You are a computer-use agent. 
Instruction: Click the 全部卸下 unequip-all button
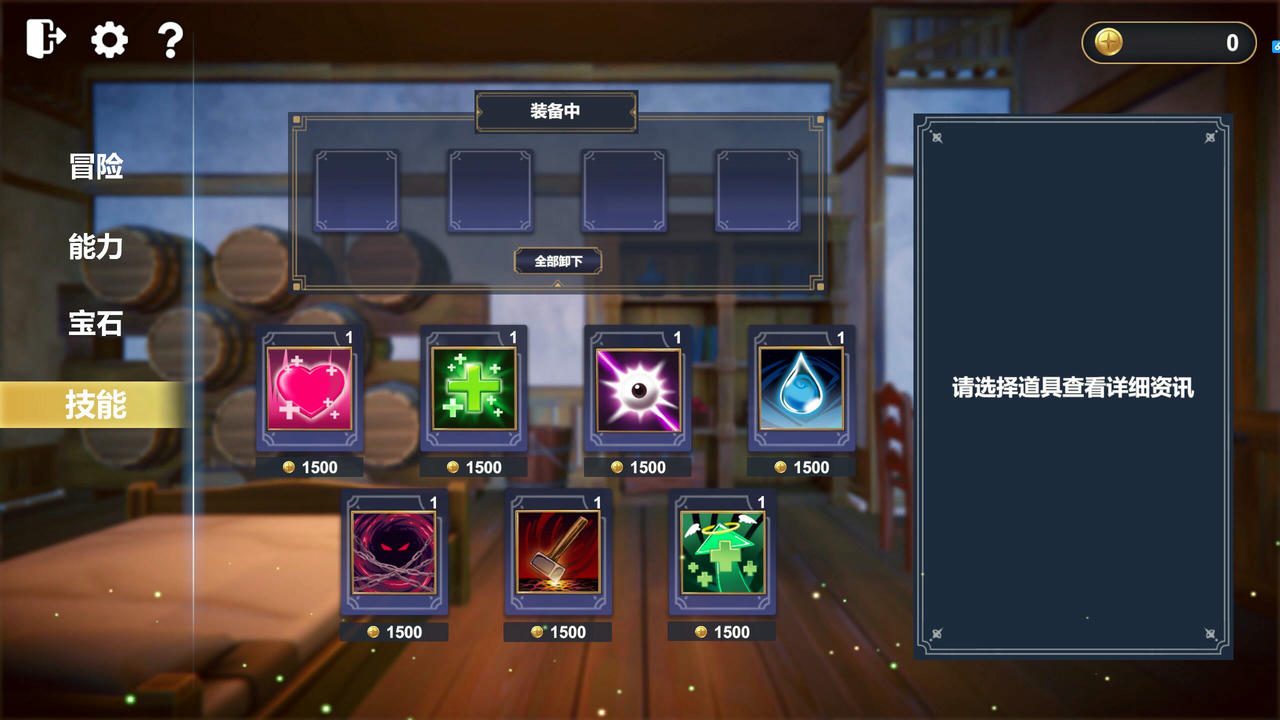tap(557, 261)
